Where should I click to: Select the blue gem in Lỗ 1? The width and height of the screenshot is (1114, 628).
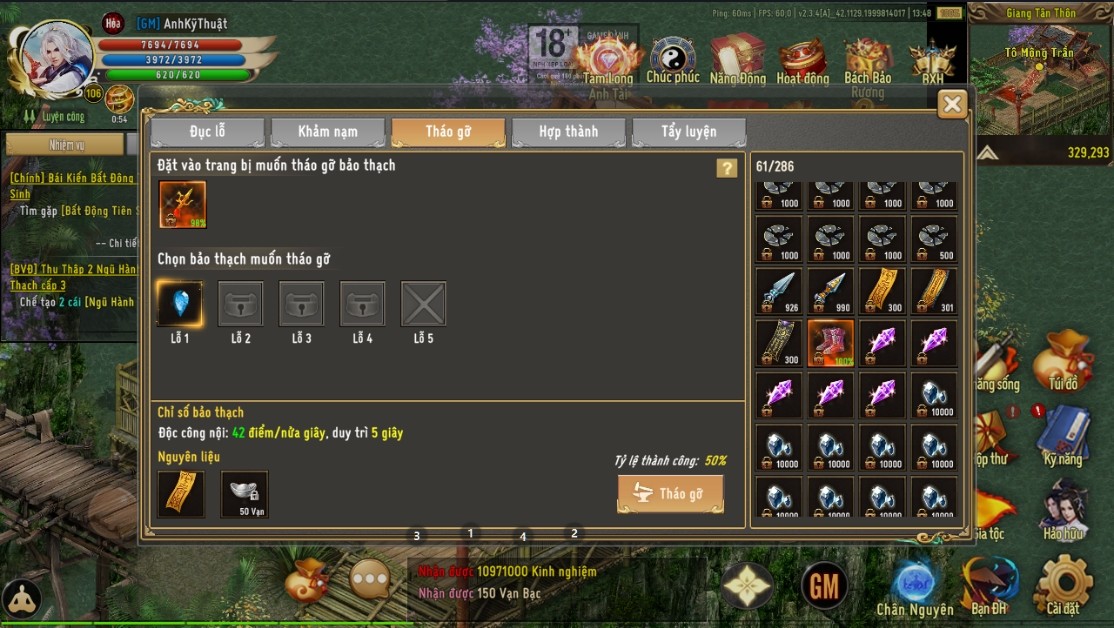pos(180,304)
